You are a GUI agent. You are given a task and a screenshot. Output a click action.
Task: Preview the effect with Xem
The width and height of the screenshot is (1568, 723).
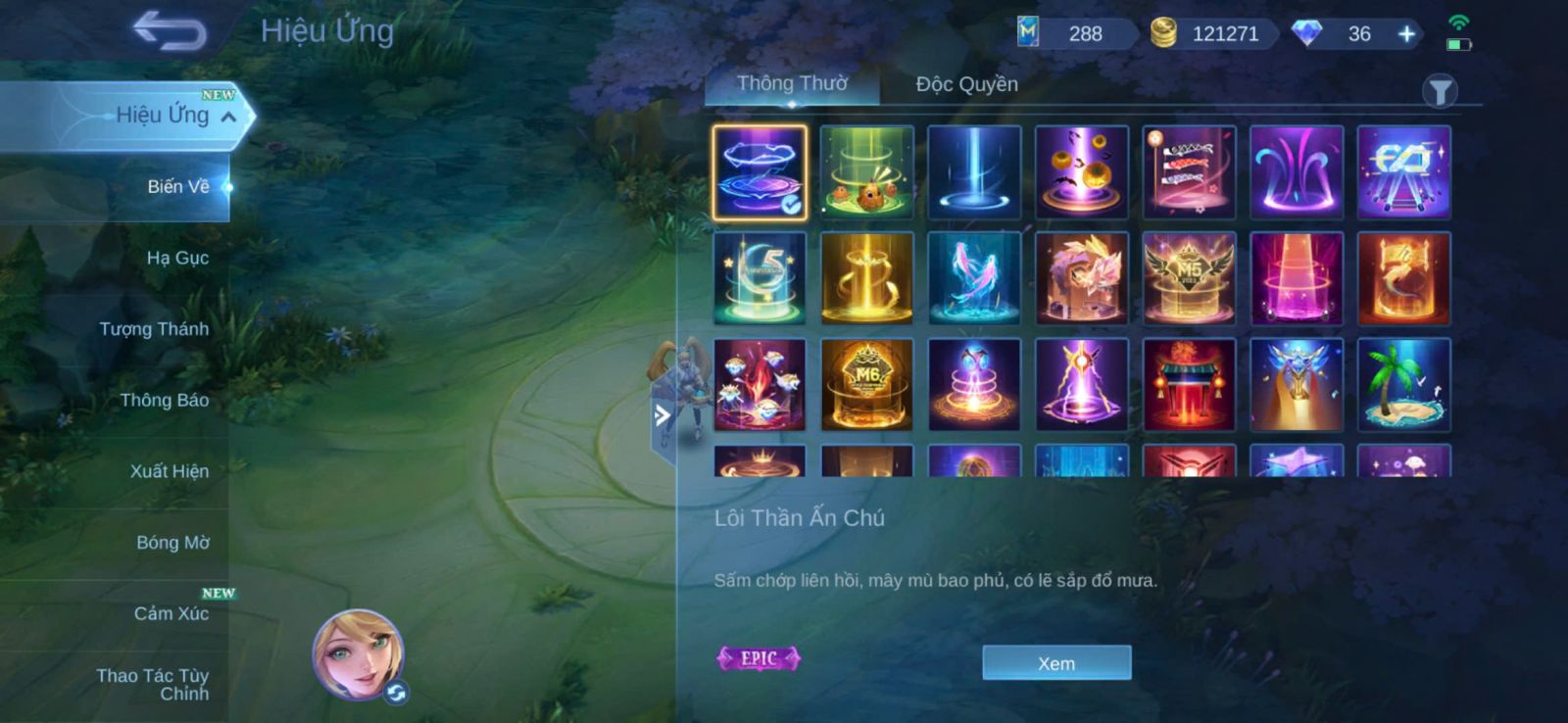(x=1056, y=663)
